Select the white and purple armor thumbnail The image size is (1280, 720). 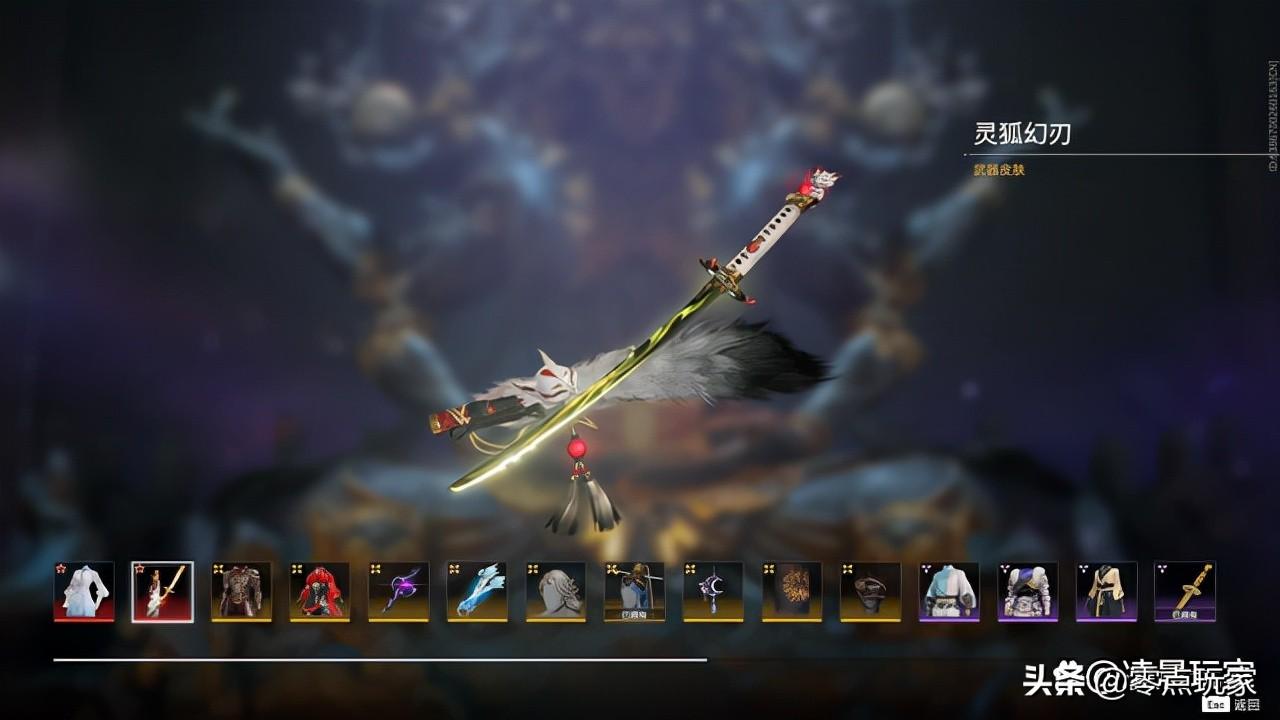1028,591
